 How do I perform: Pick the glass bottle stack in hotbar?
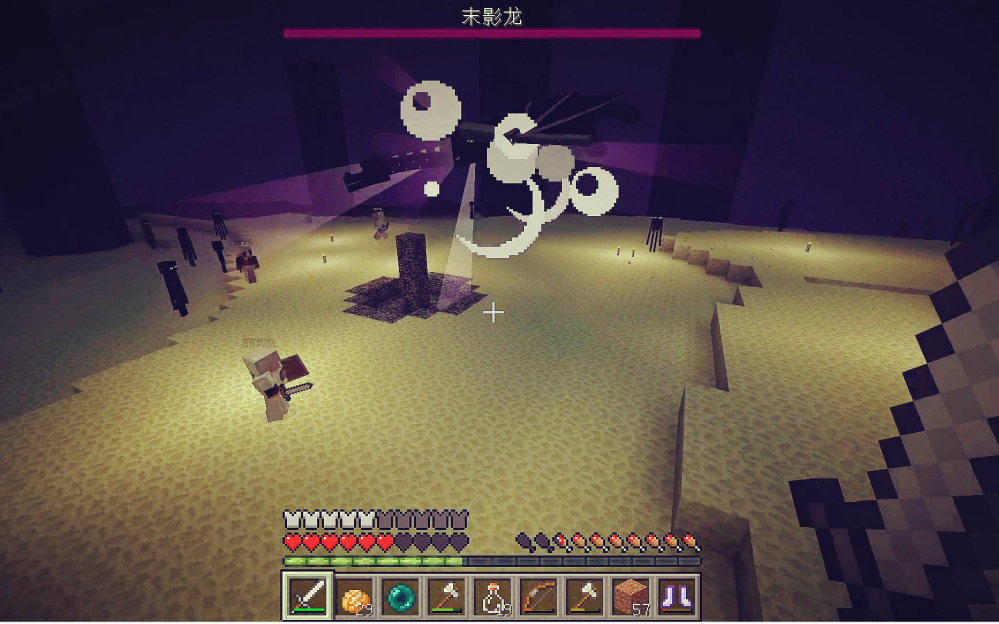[x=493, y=596]
